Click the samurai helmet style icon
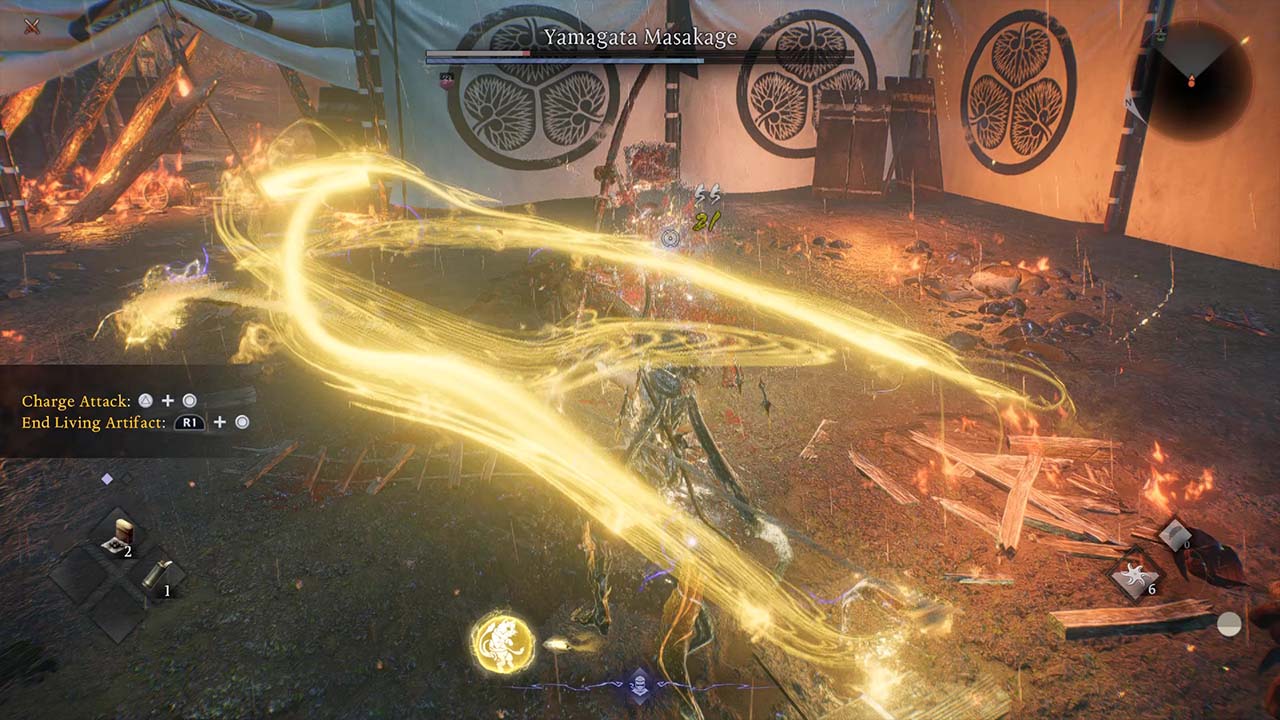Image resolution: width=1280 pixels, height=720 pixels. pyautogui.click(x=638, y=685)
